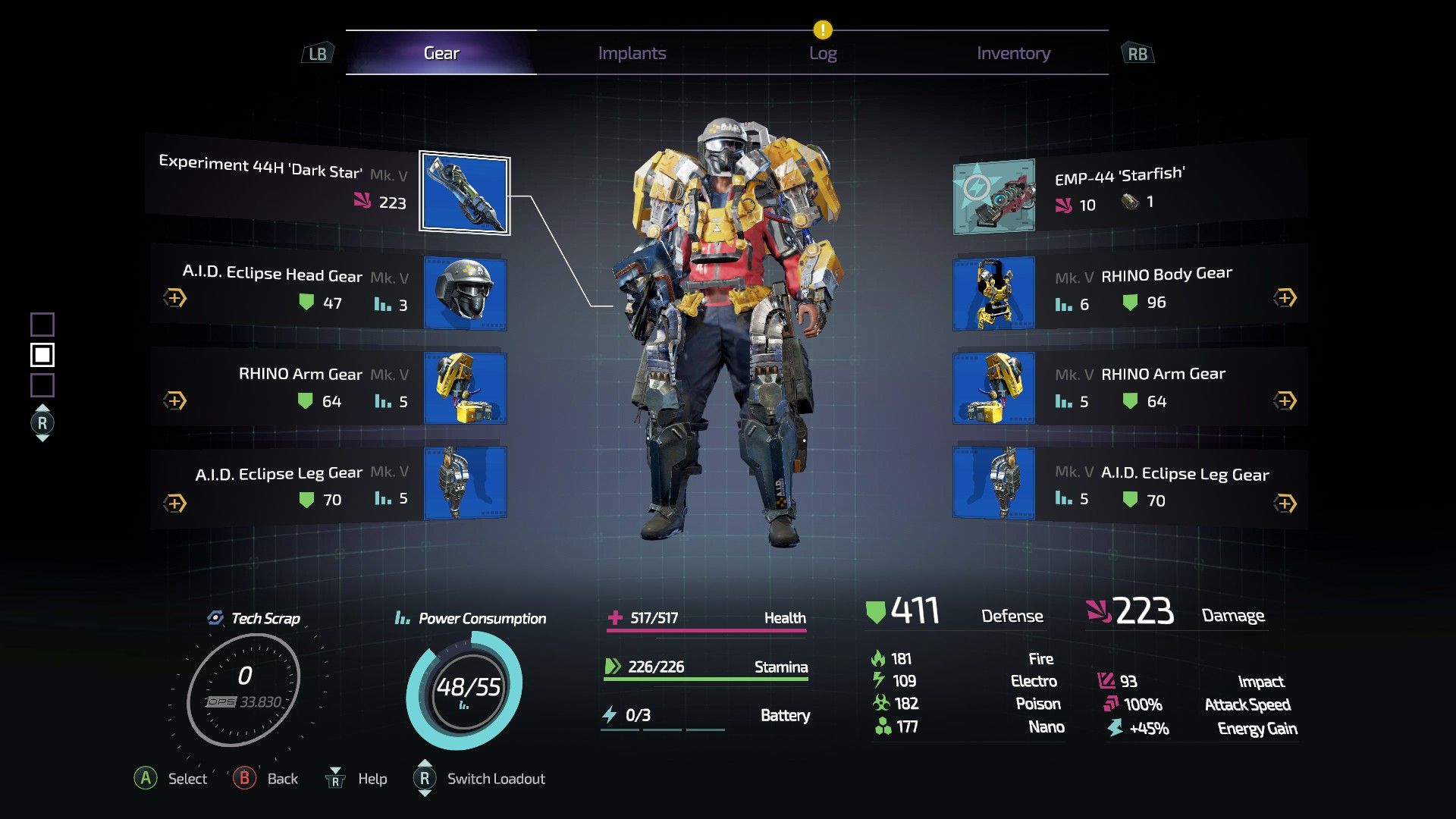The image size is (1456, 819).
Task: Choose the A.I.D. Eclipse Head Gear slot
Action: (x=465, y=293)
